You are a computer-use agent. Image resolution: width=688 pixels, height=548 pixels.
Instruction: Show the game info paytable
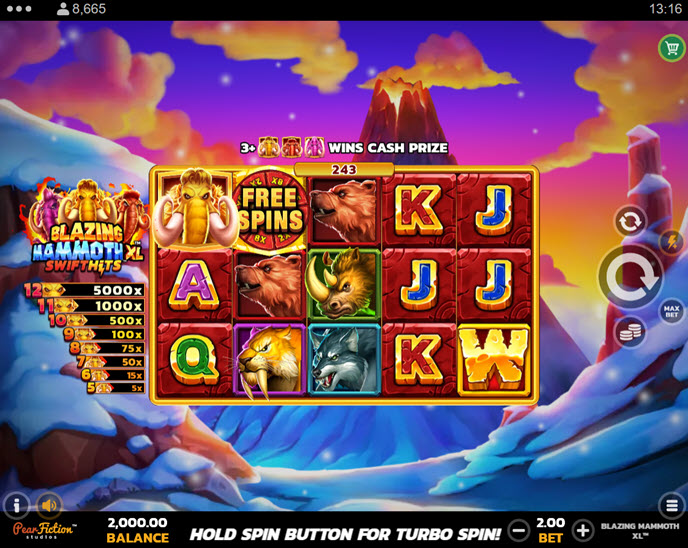tap(17, 505)
